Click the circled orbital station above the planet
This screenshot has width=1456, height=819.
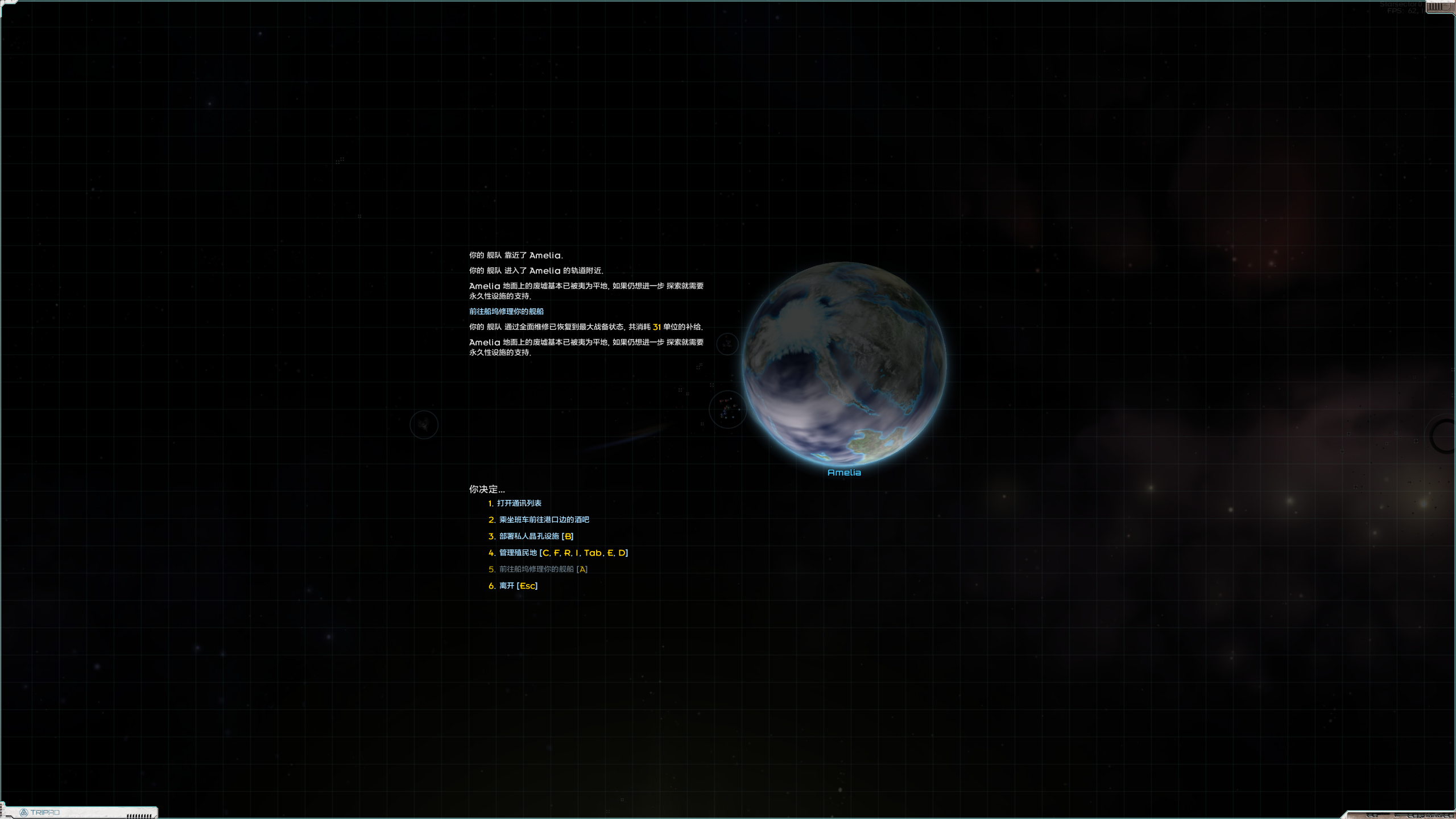coord(727,344)
